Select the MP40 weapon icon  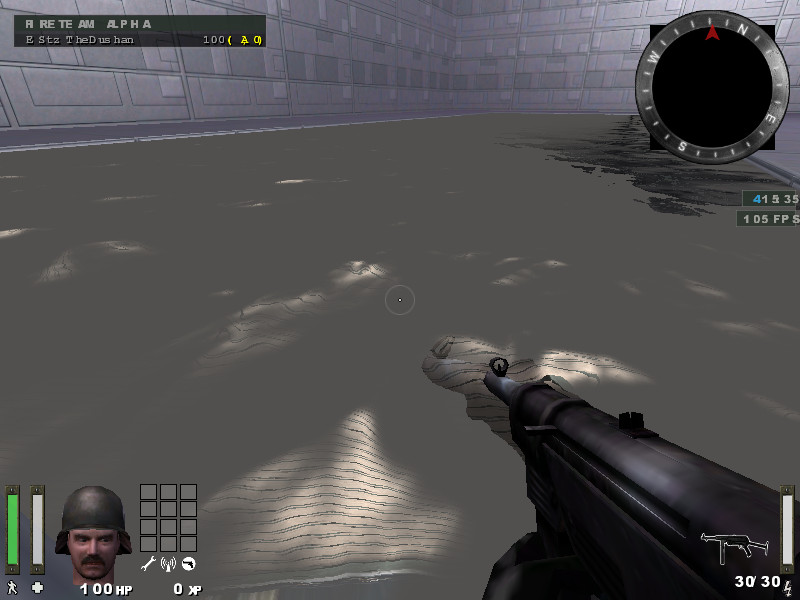tap(735, 547)
